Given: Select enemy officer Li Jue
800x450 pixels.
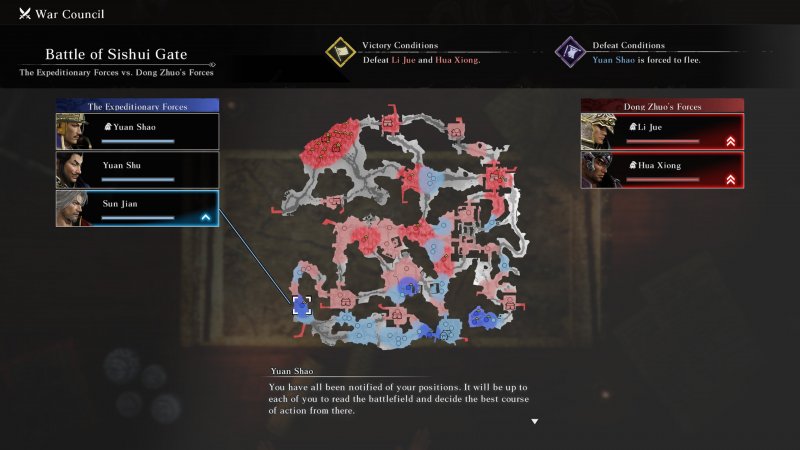Looking at the screenshot, I should coord(662,131).
